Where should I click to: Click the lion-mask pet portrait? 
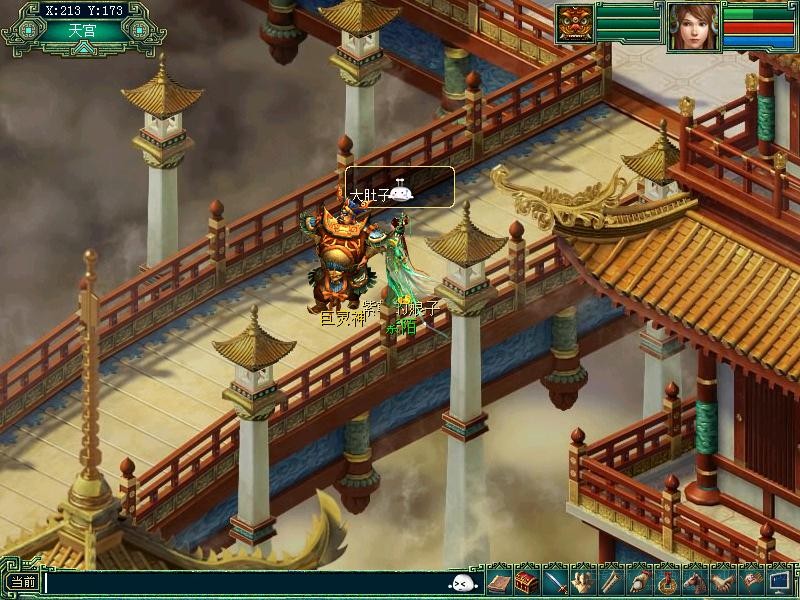tap(575, 24)
